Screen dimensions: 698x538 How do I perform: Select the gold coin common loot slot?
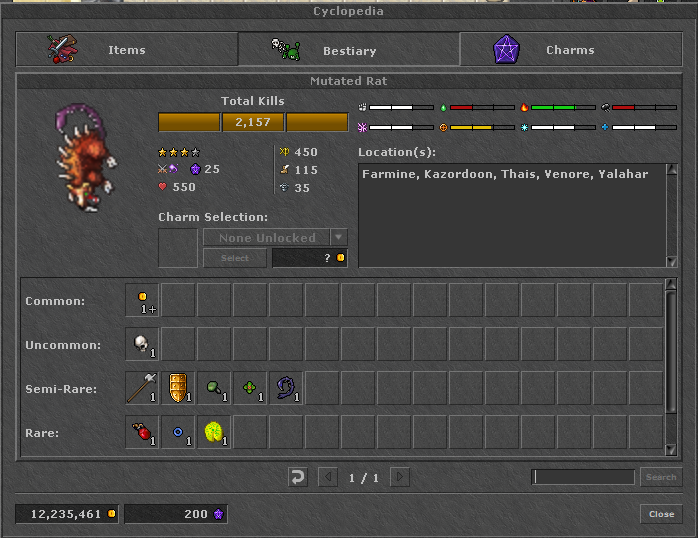142,300
